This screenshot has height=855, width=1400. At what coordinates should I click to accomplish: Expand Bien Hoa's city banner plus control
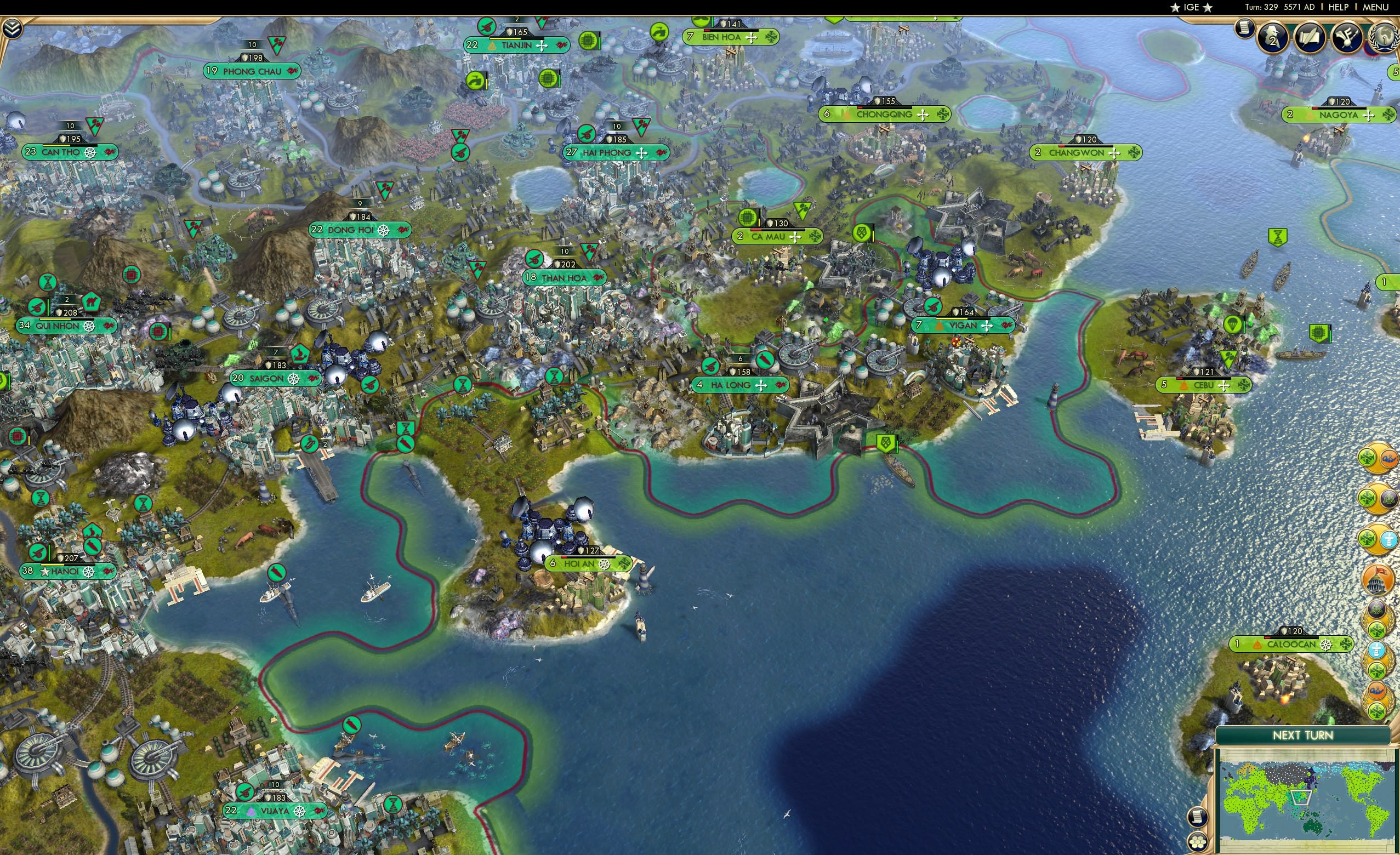coord(753,38)
